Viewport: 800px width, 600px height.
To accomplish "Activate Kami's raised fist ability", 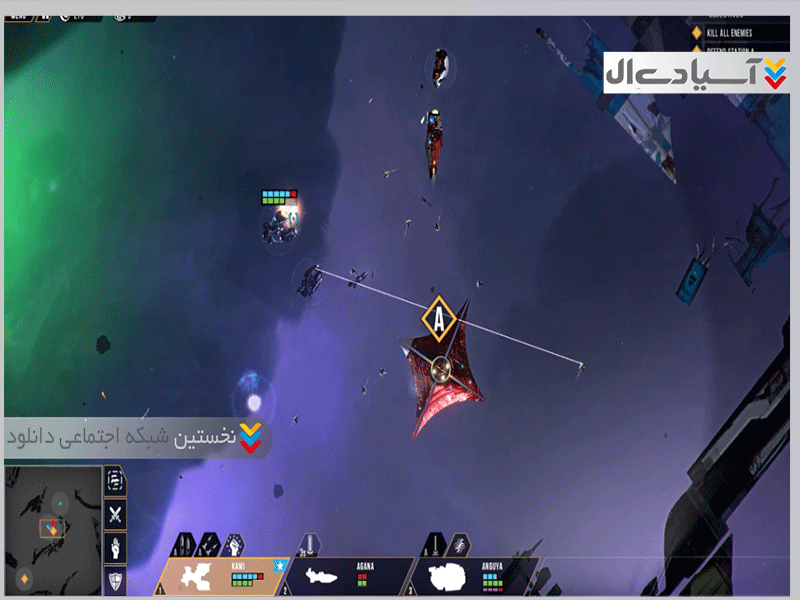I will tap(233, 545).
